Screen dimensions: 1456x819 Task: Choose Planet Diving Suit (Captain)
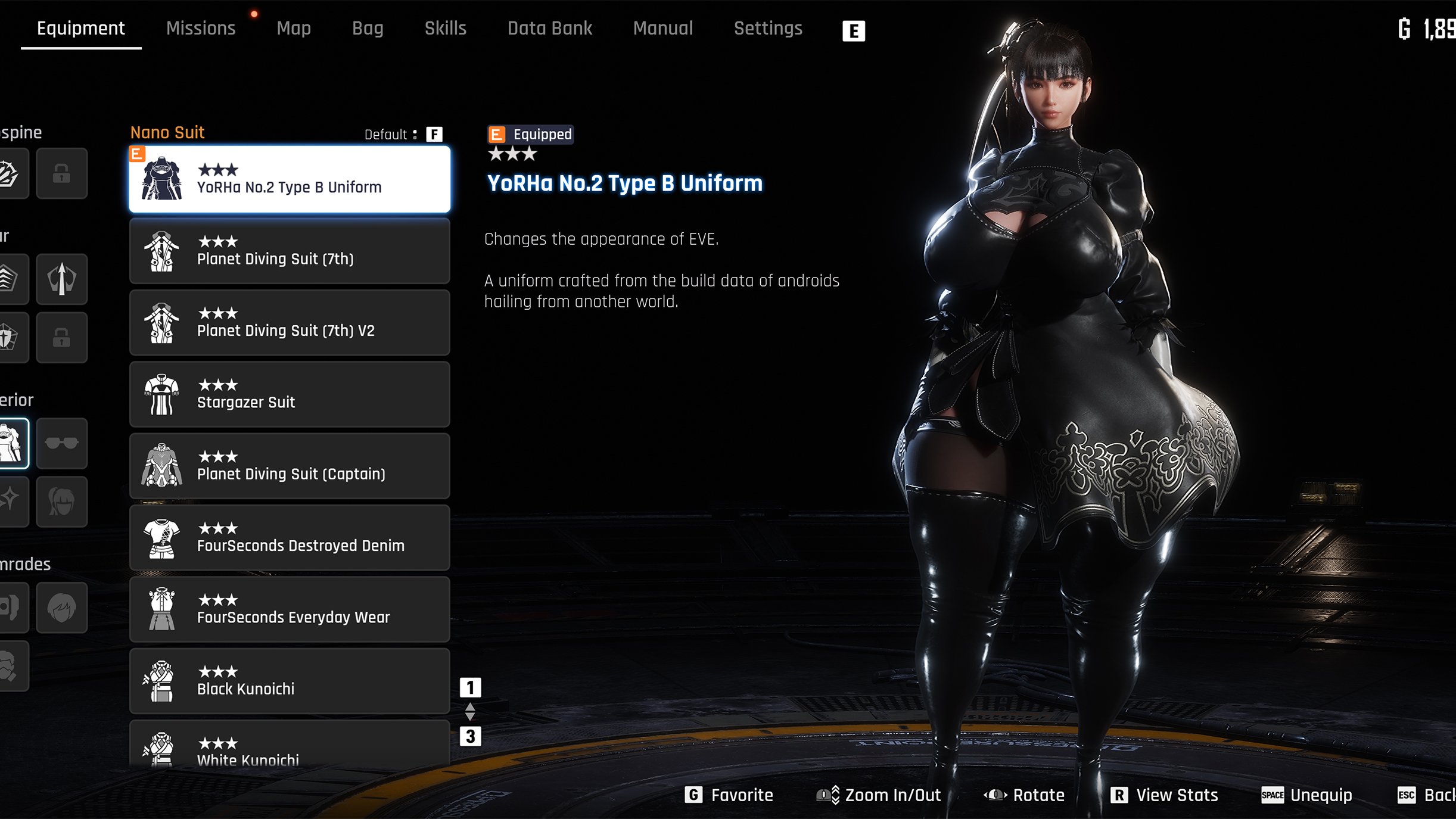pos(290,466)
